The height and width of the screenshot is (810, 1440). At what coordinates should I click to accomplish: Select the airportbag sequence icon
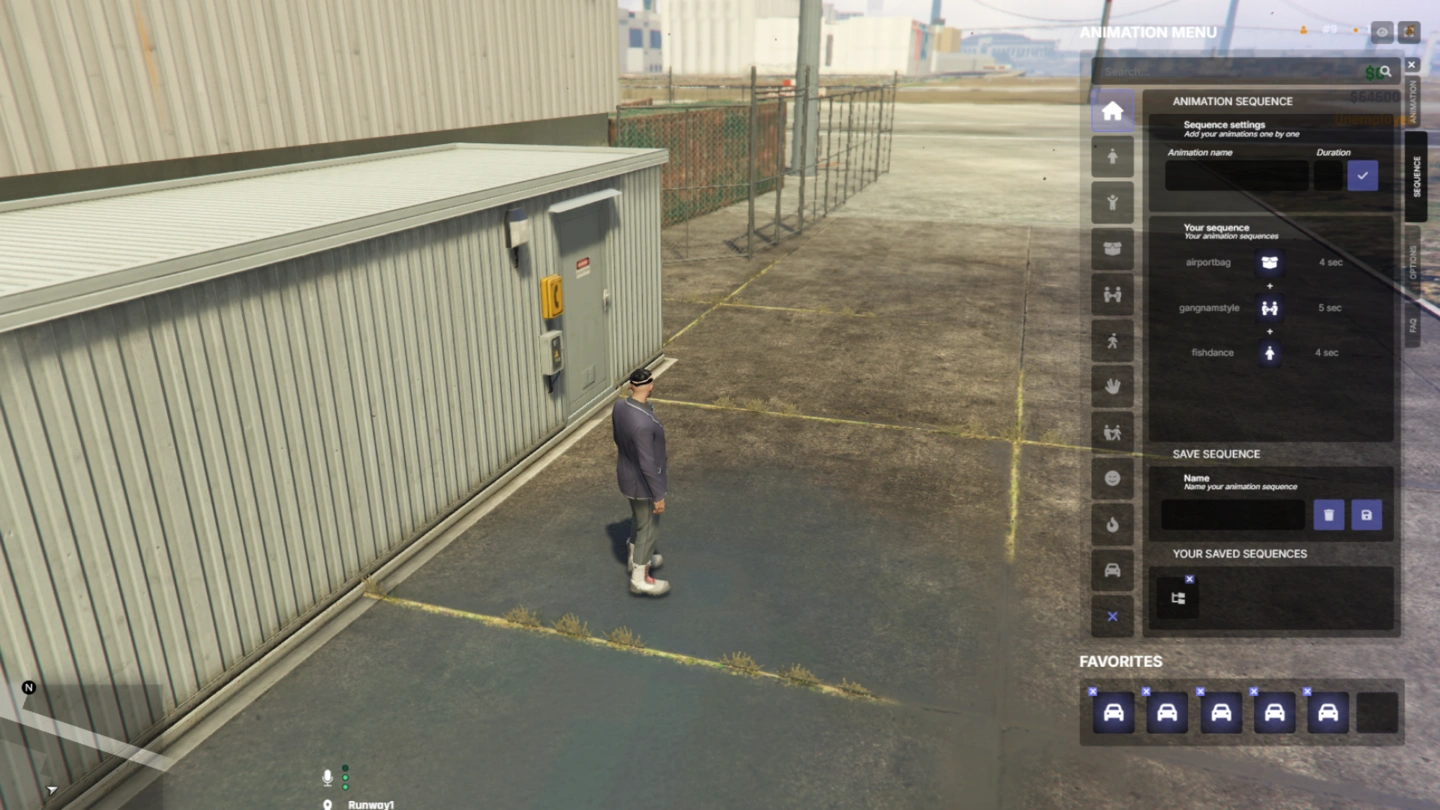[1270, 262]
